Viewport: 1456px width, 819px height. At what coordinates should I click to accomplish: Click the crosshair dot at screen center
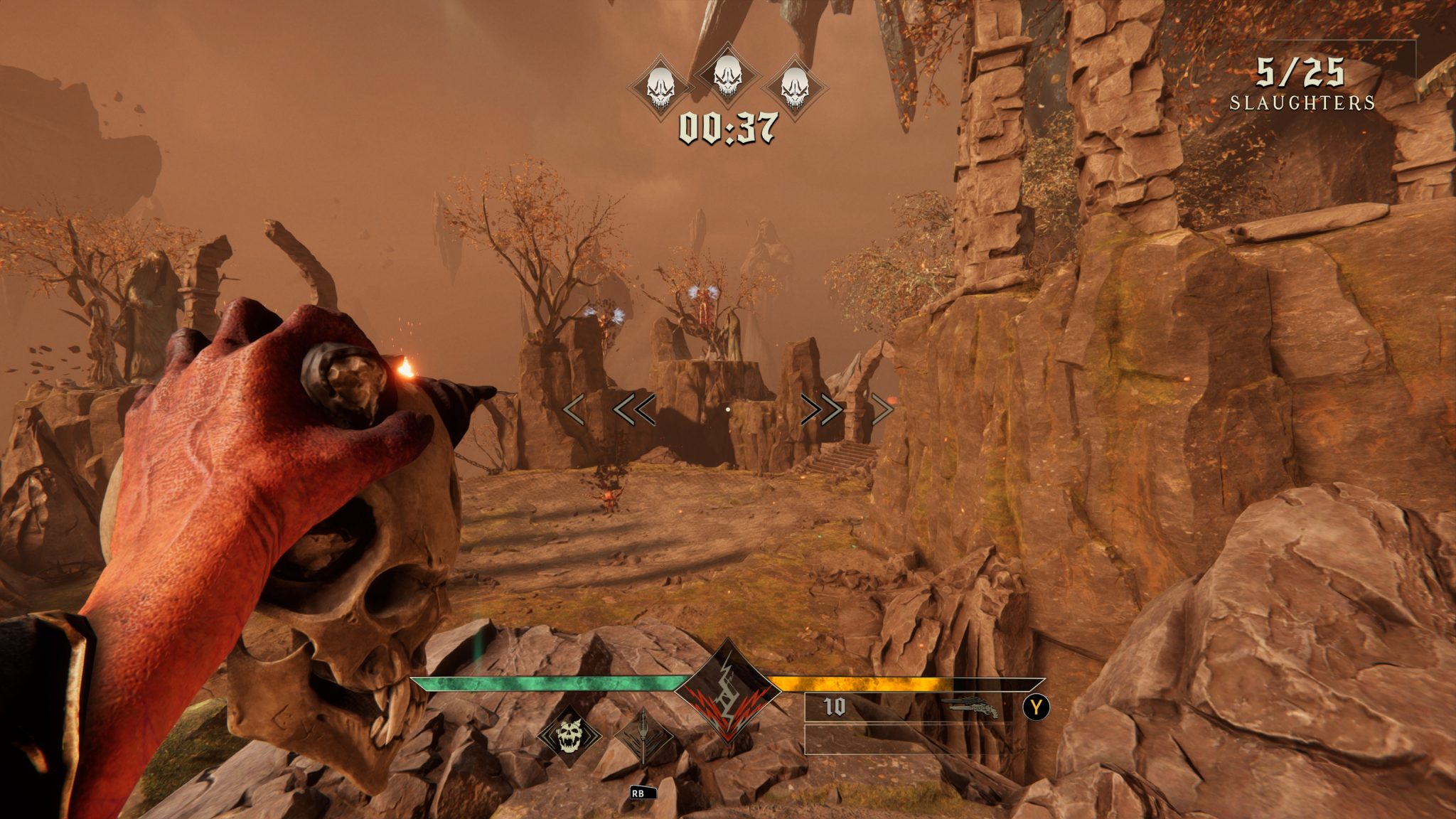point(728,407)
